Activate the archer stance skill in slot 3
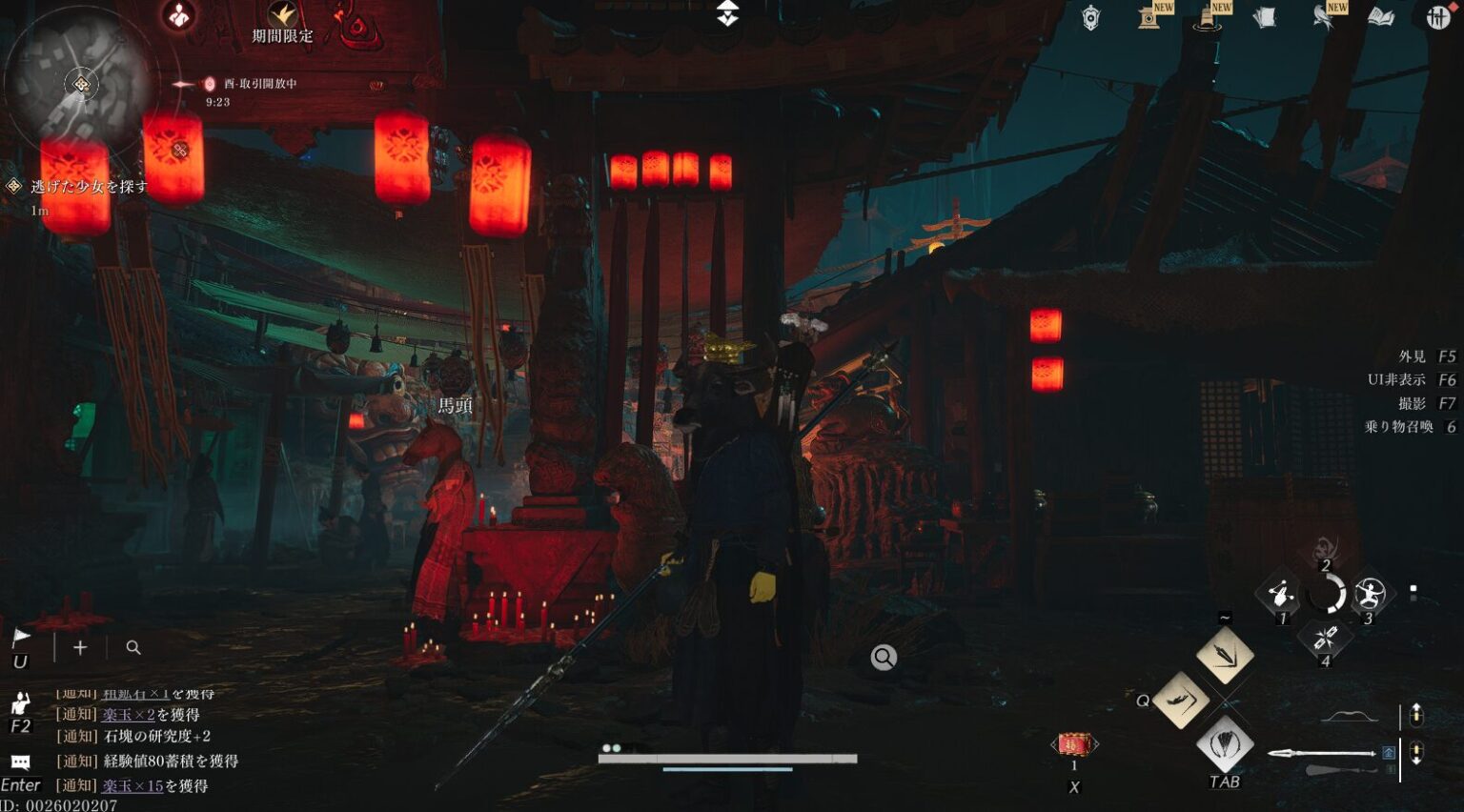The height and width of the screenshot is (812, 1464). (x=1370, y=594)
